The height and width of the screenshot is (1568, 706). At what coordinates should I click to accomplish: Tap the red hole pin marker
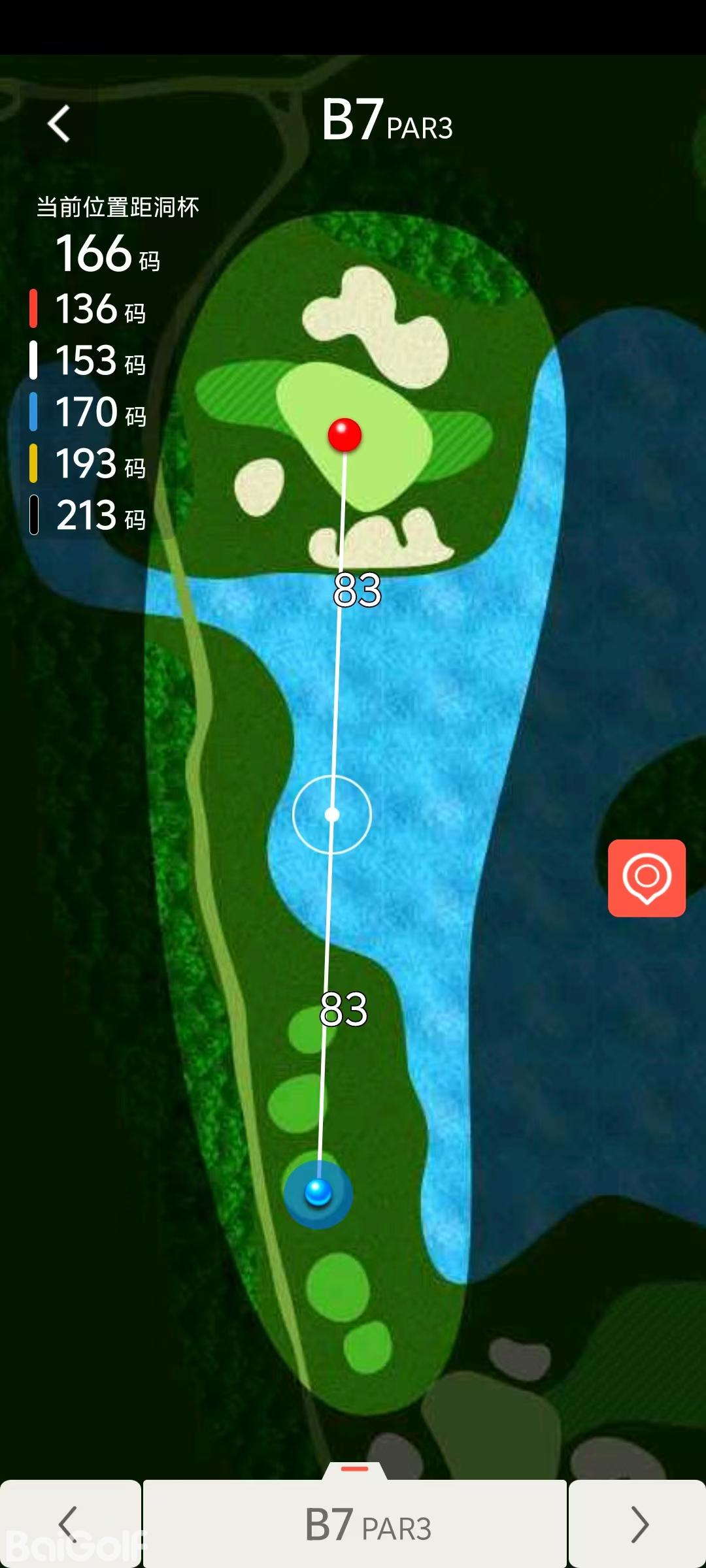[x=345, y=434]
